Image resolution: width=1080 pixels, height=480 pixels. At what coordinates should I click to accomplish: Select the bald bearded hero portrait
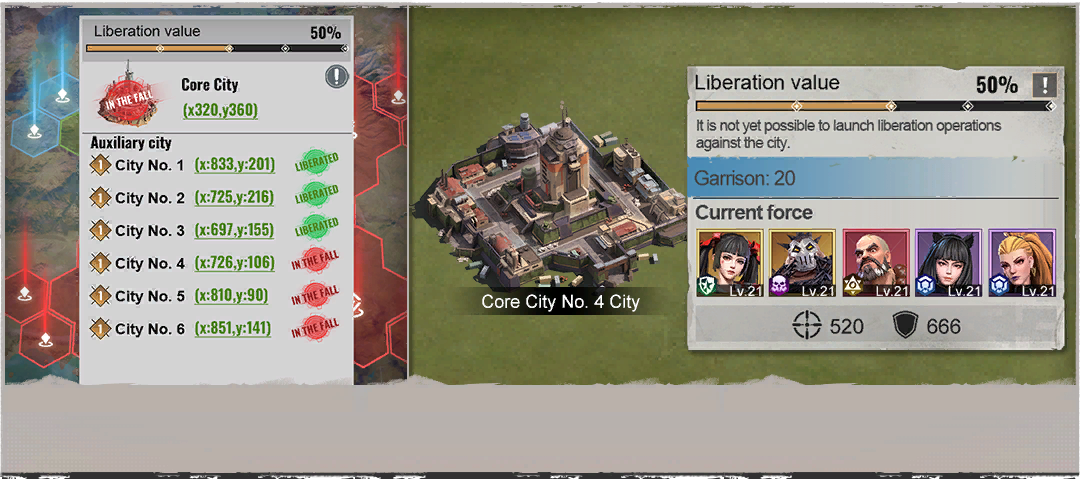pos(876,263)
